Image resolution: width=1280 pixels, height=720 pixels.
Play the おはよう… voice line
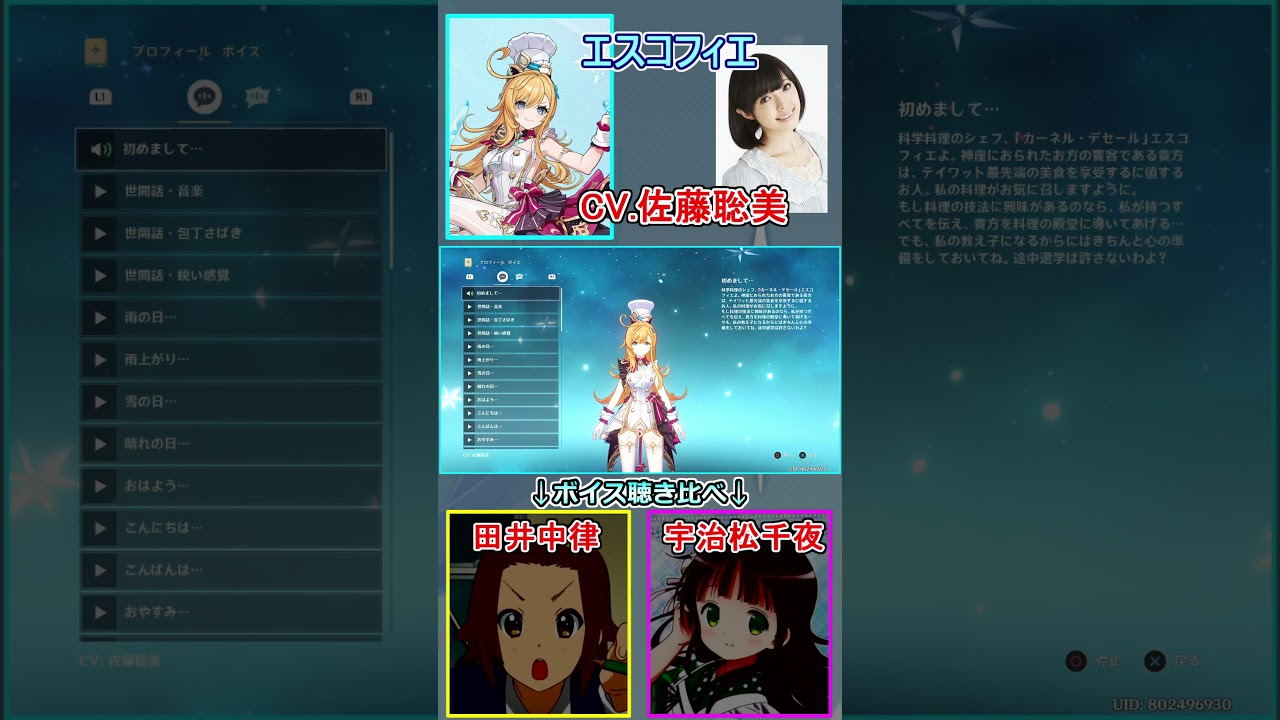(230, 486)
